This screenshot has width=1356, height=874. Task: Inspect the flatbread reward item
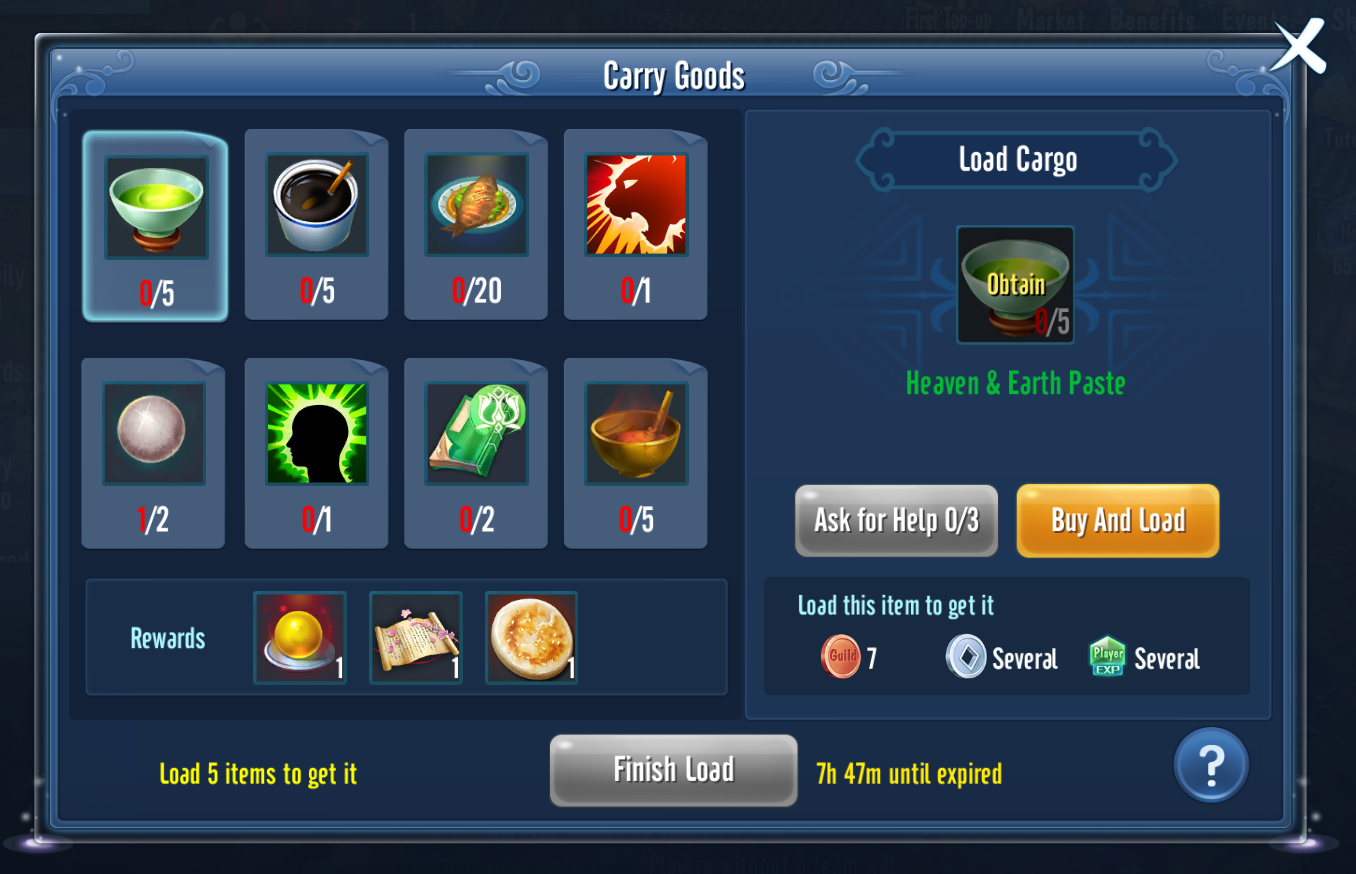tap(531, 637)
